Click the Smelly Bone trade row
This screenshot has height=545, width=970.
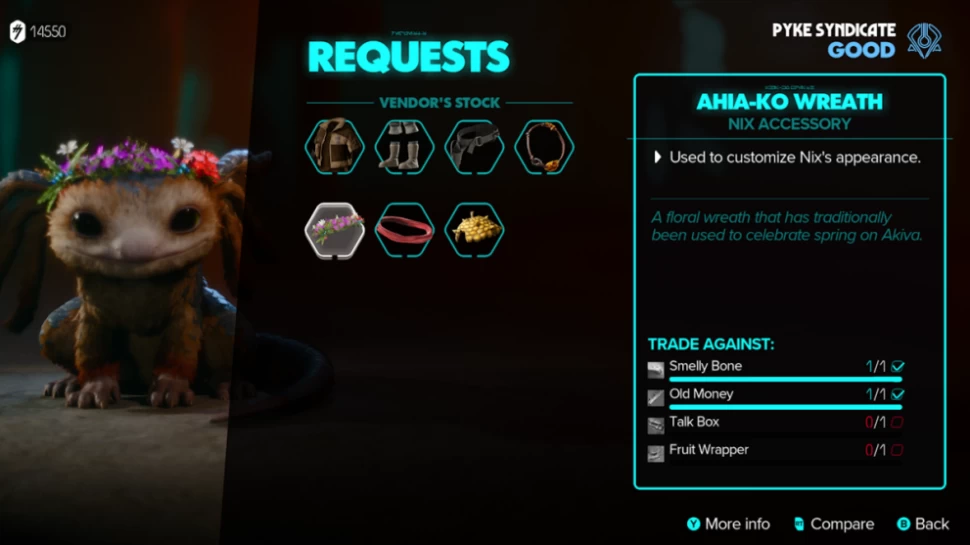[775, 367]
